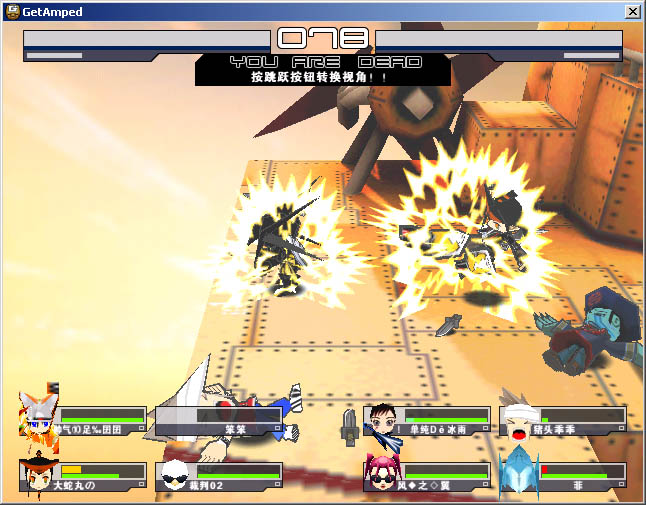Select the pink-haired 风◆之◇翼 player portrait
Viewport: 646px width, 505px height.
pyautogui.click(x=382, y=472)
